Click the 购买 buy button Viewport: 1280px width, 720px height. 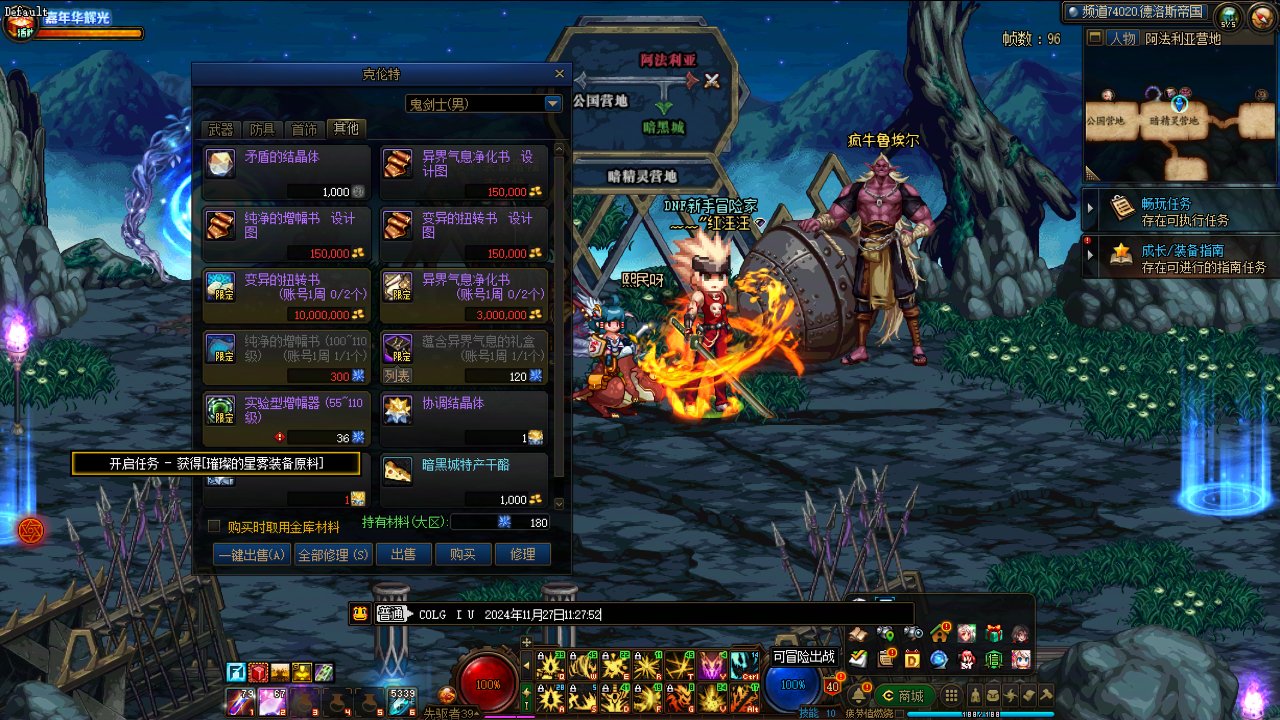coord(462,555)
